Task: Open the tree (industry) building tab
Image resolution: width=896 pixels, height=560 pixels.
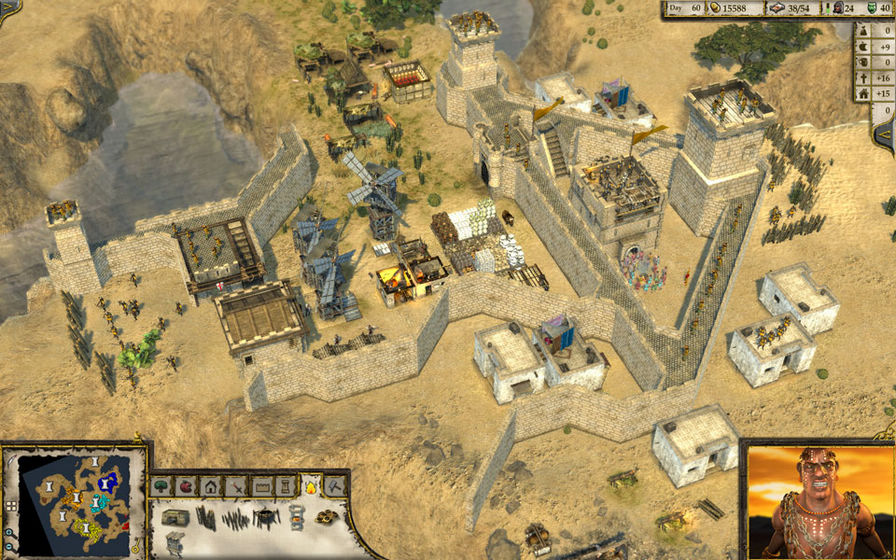Action: (162, 487)
